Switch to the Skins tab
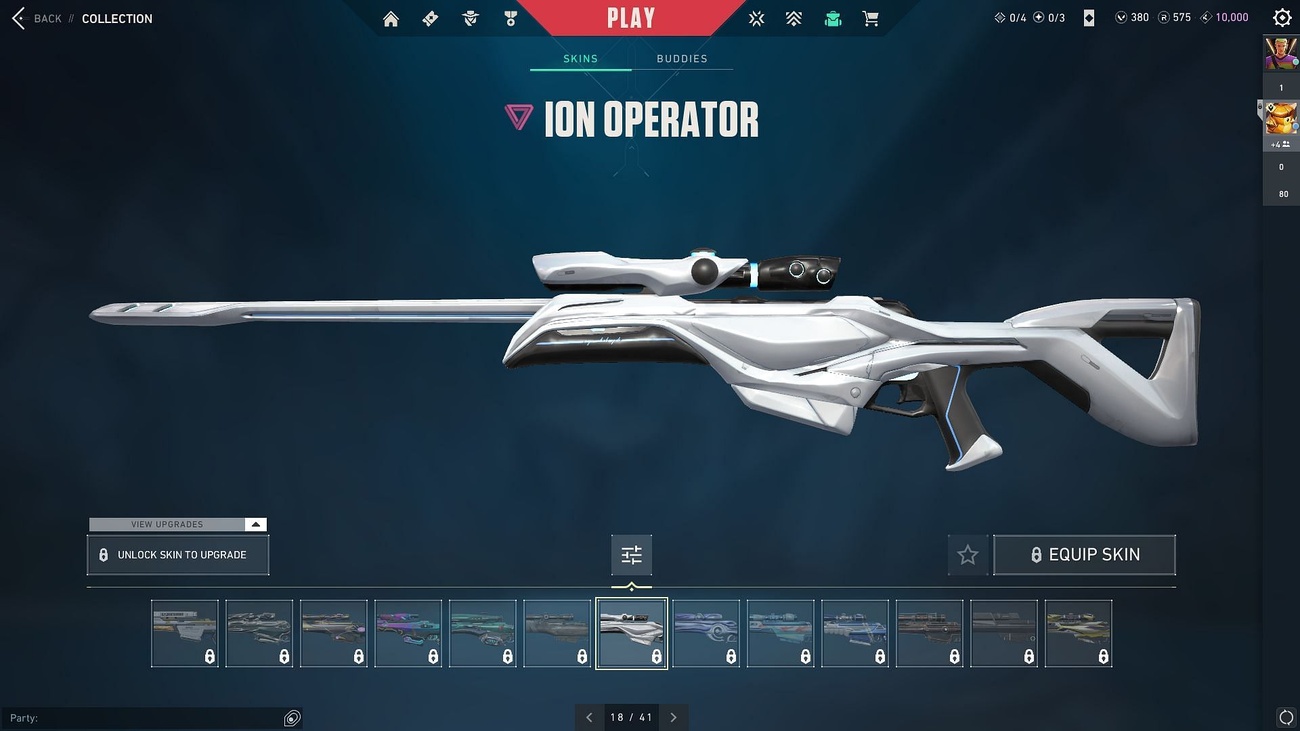 click(581, 58)
